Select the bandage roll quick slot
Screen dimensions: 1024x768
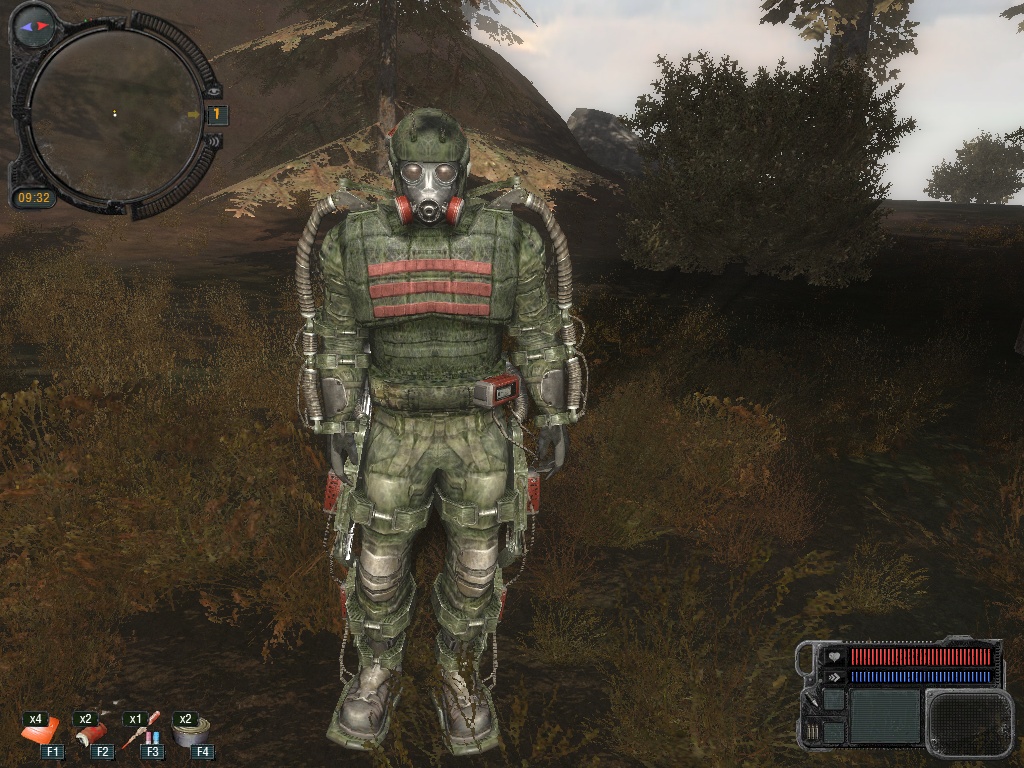click(88, 735)
